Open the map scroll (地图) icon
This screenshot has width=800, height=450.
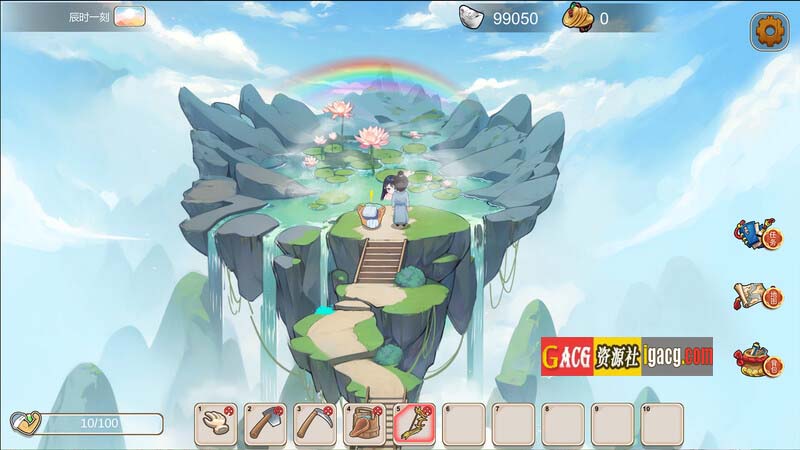[x=756, y=295]
